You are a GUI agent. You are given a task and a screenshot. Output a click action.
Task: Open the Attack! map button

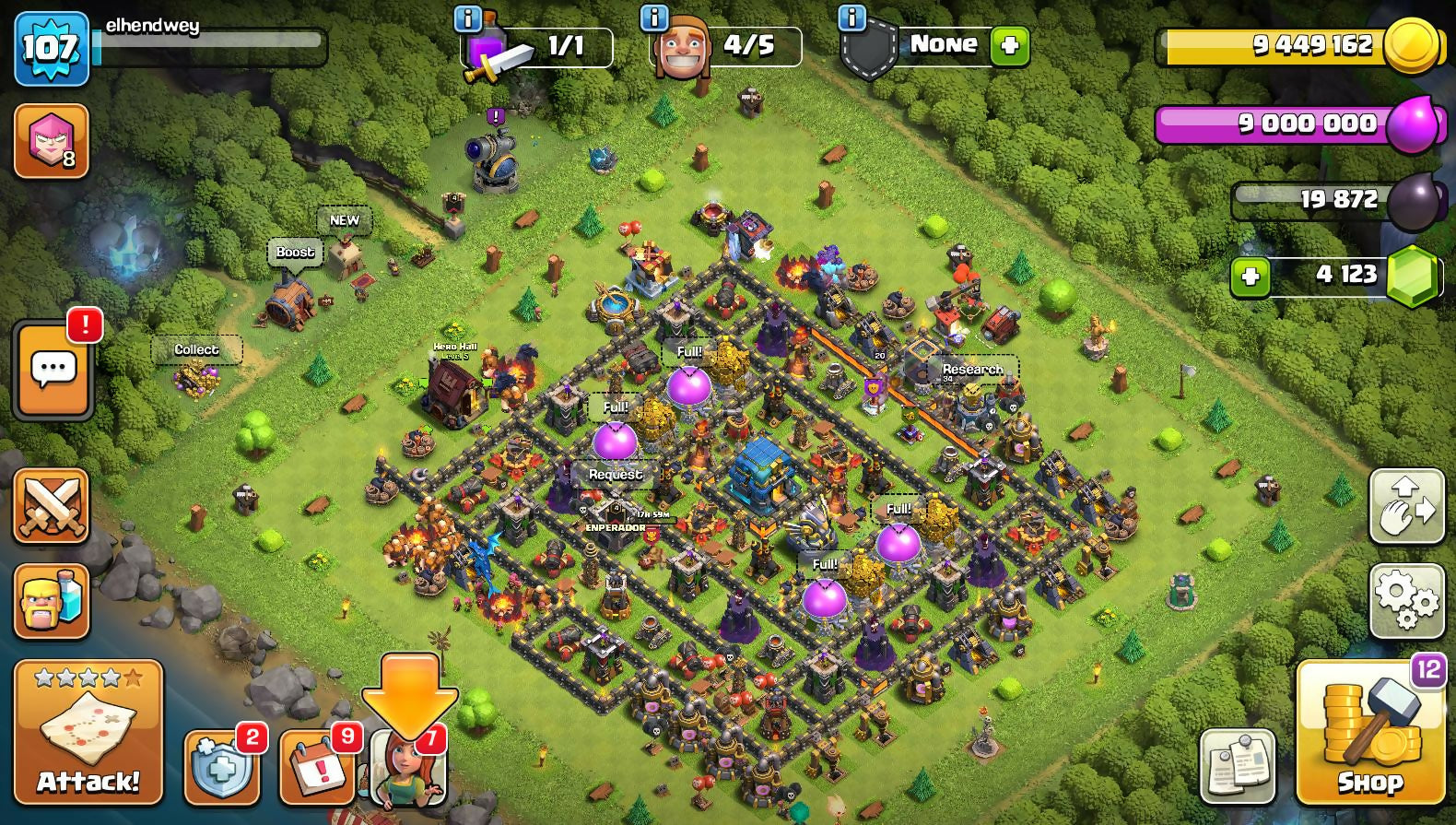click(x=88, y=732)
